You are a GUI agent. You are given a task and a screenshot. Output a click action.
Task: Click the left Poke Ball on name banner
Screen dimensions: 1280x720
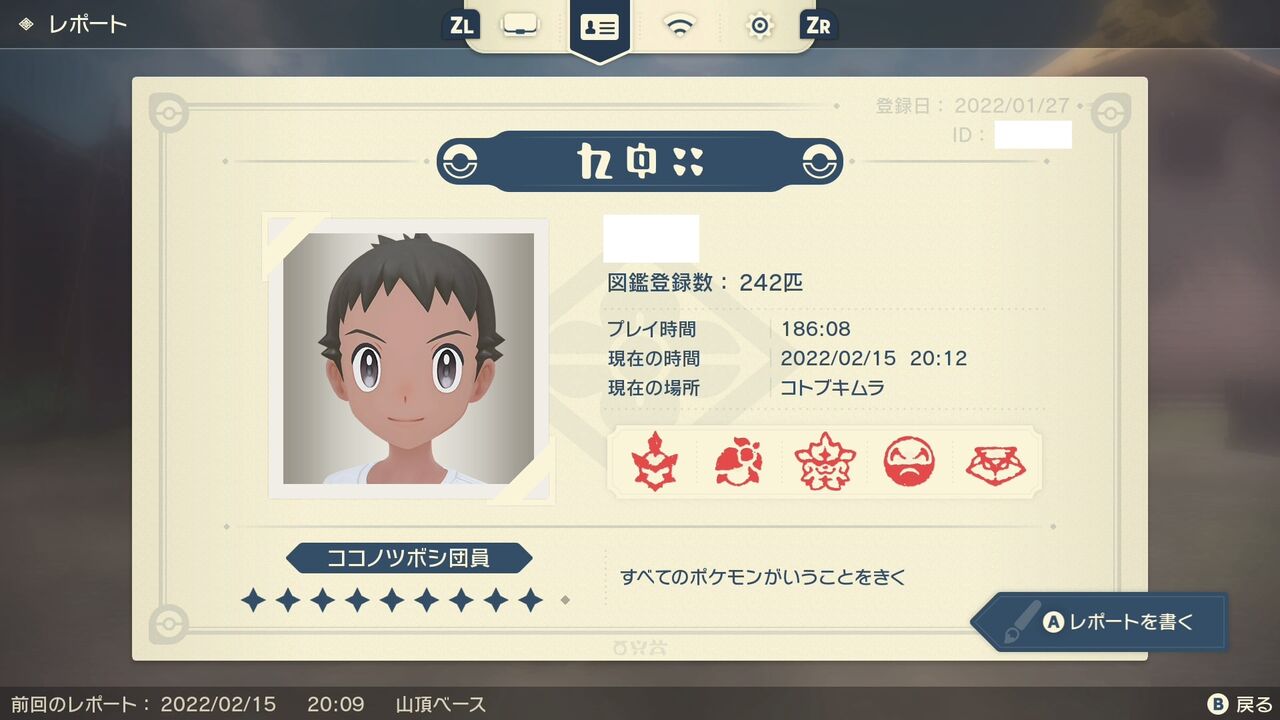coord(460,160)
